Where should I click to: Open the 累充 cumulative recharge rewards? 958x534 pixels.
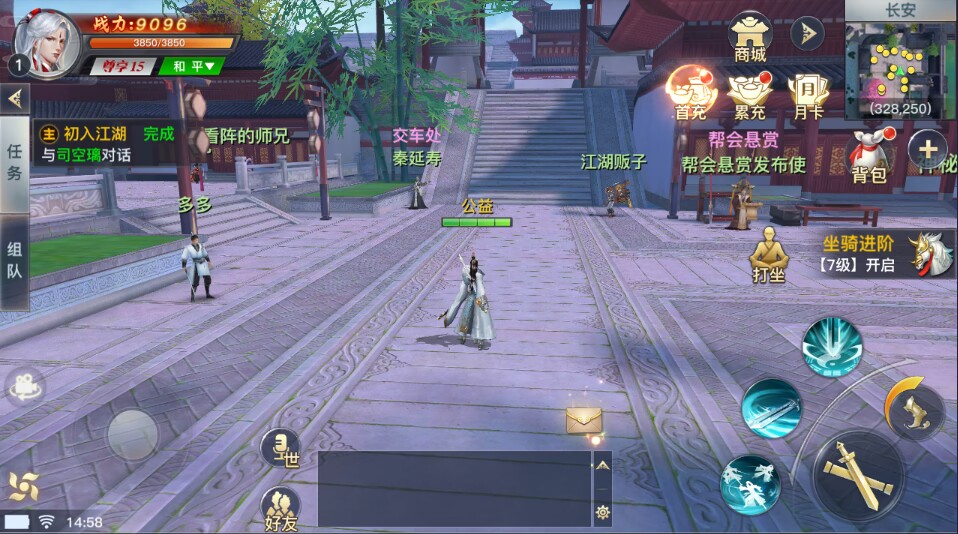click(x=748, y=94)
